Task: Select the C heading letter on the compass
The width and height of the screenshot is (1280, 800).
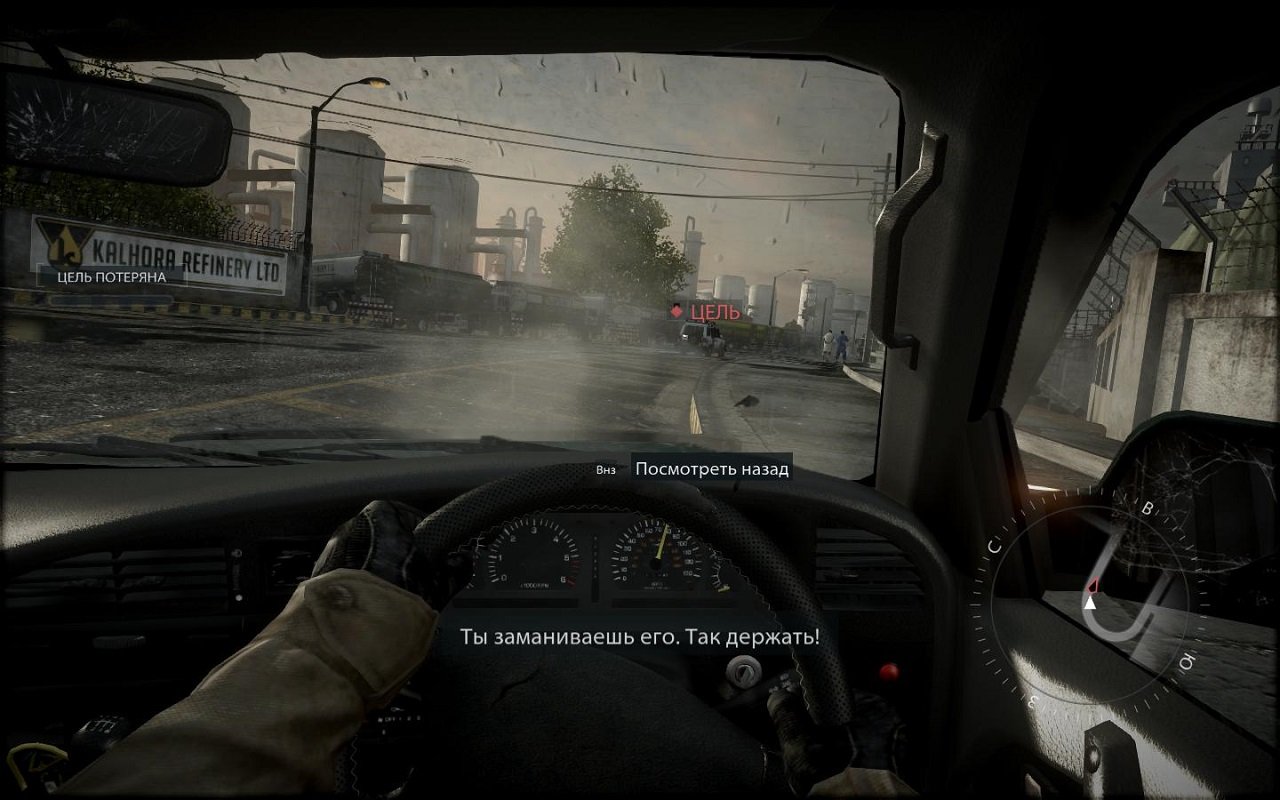Action: 994,545
